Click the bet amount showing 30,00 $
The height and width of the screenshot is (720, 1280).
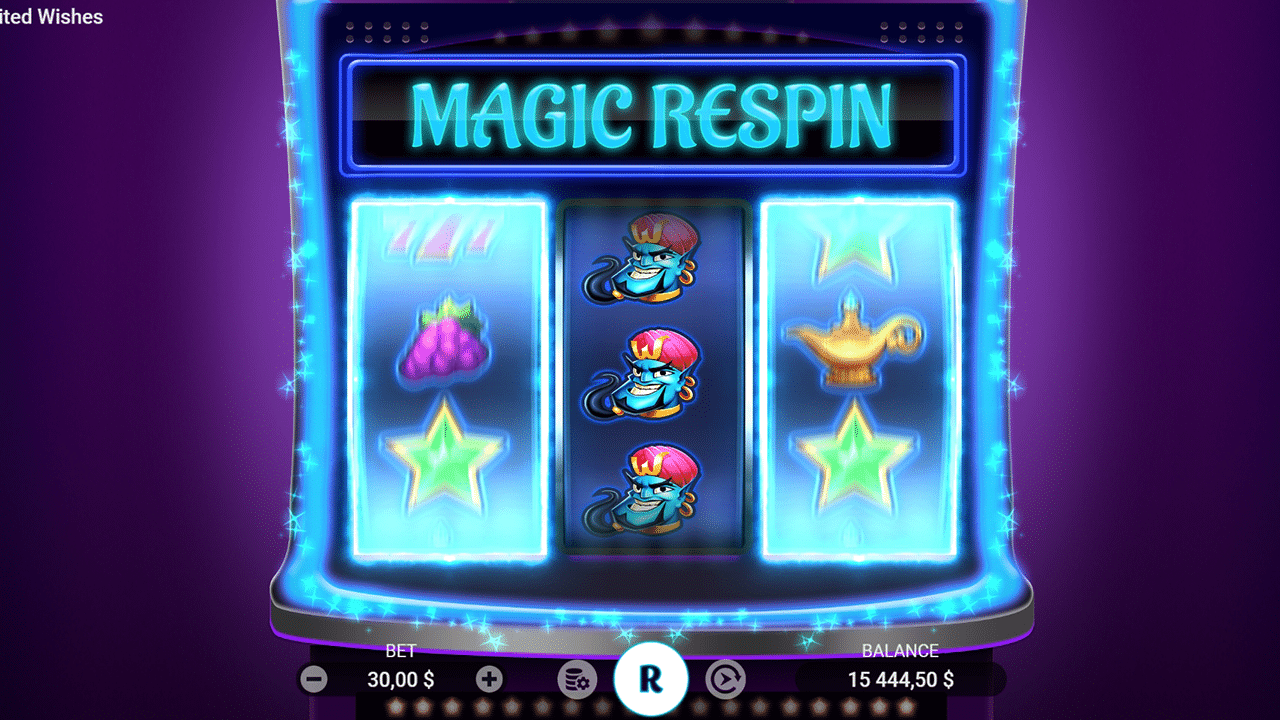pyautogui.click(x=400, y=679)
